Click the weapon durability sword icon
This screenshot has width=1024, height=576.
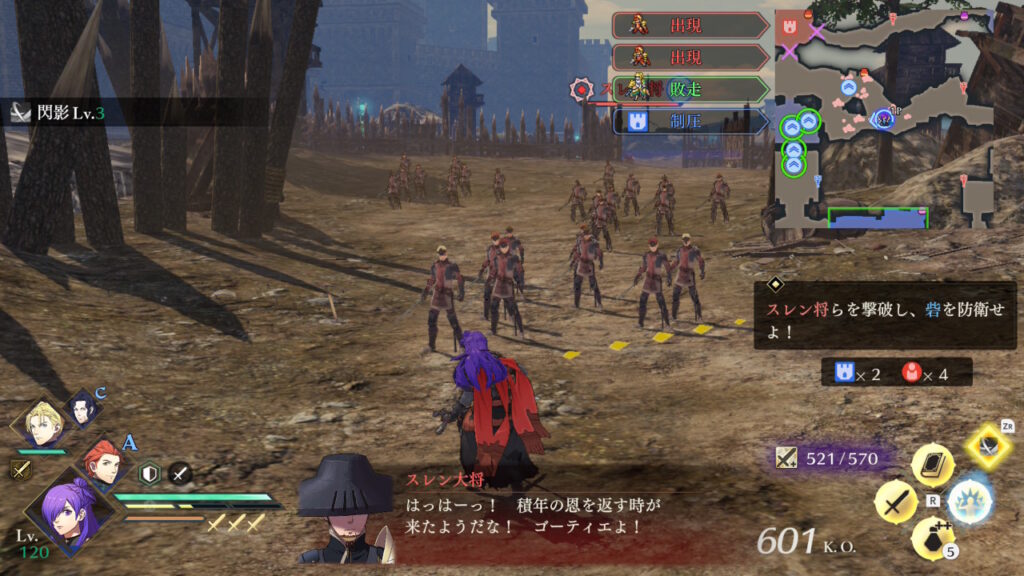786,458
